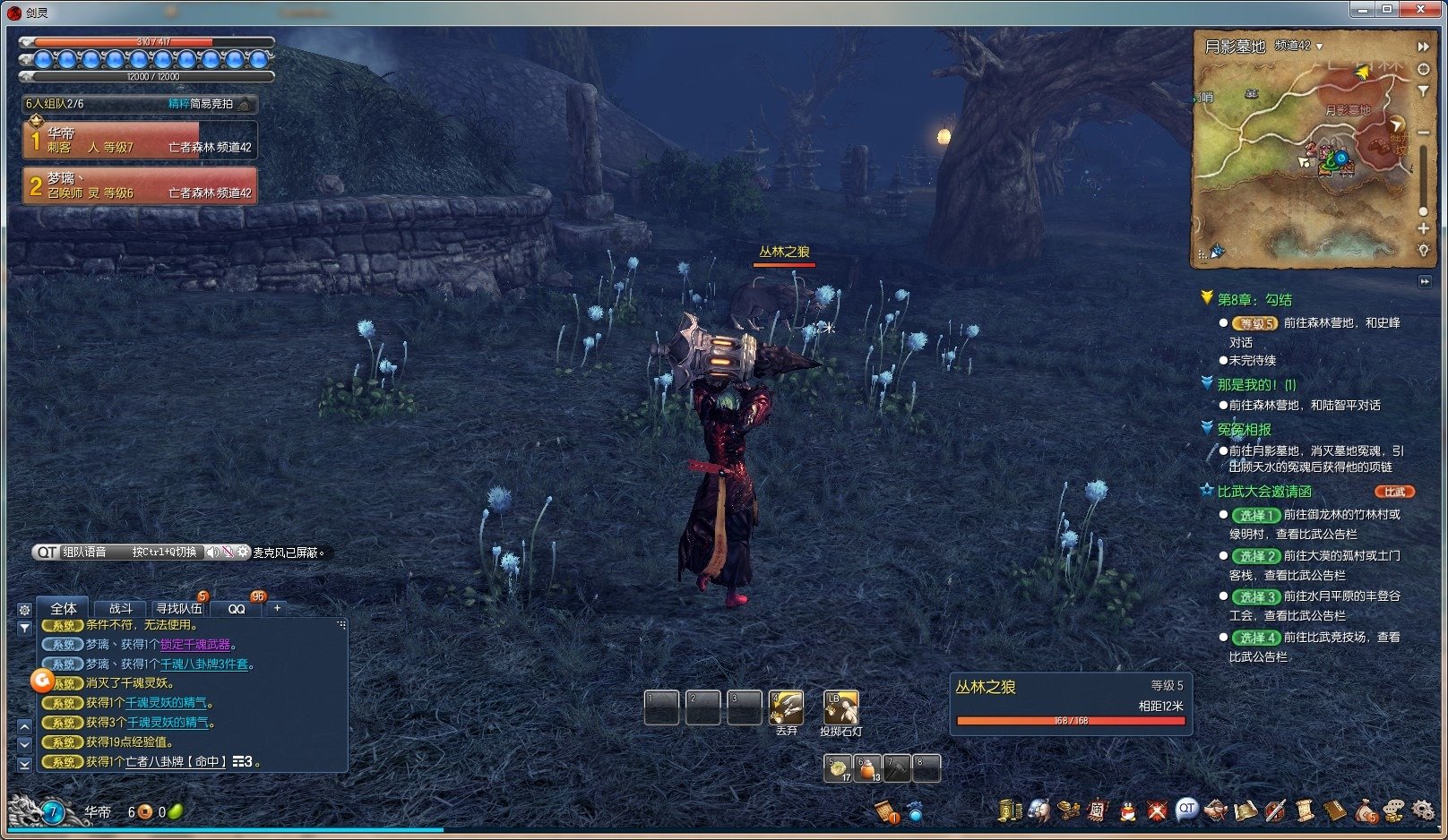Use the 投掷石灯 skill icon
This screenshot has width=1448, height=840.
tap(840, 707)
